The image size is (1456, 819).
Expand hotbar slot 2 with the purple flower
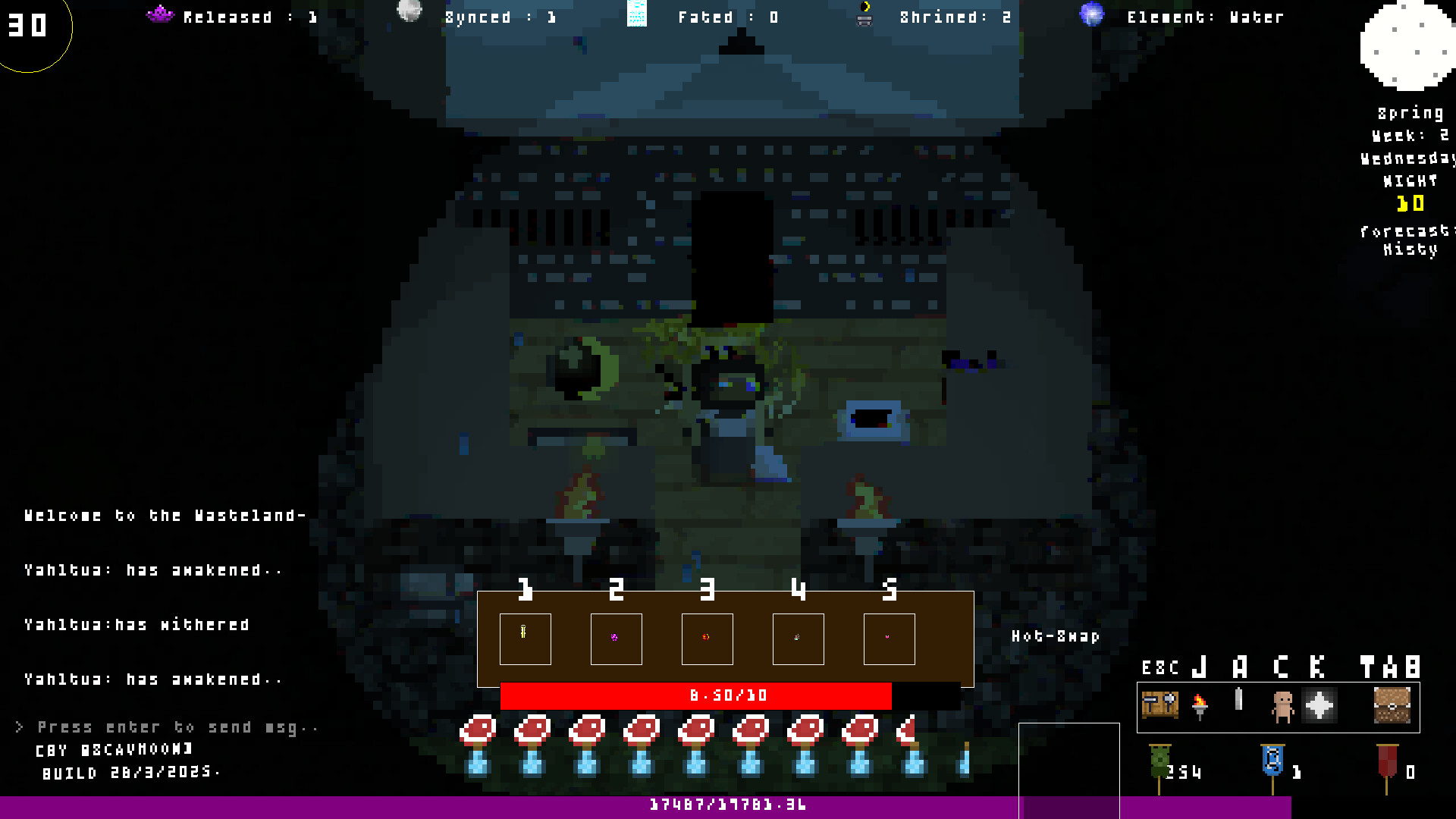tap(616, 639)
